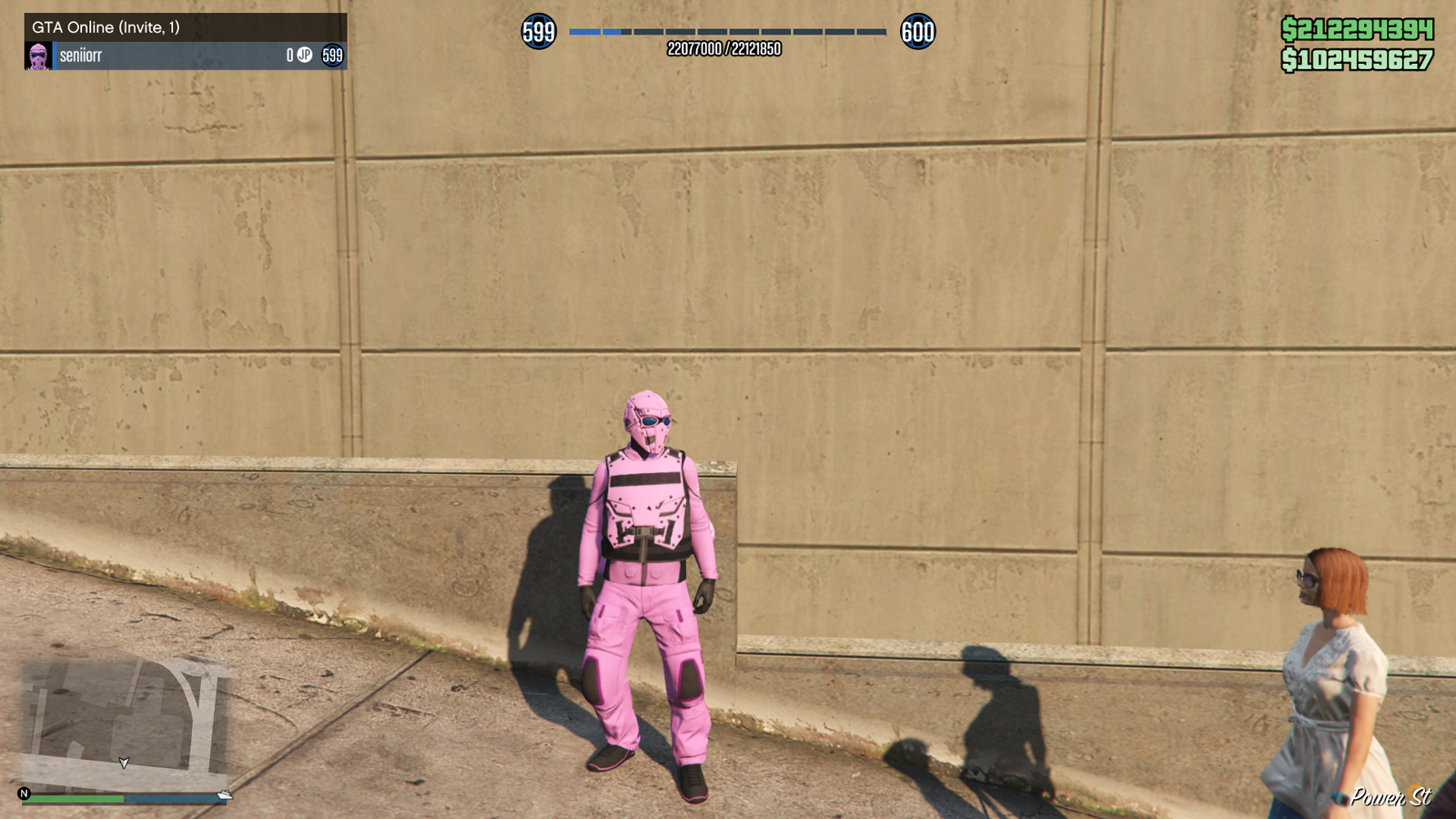Click seniiorr's pink masked avatar

38,56
